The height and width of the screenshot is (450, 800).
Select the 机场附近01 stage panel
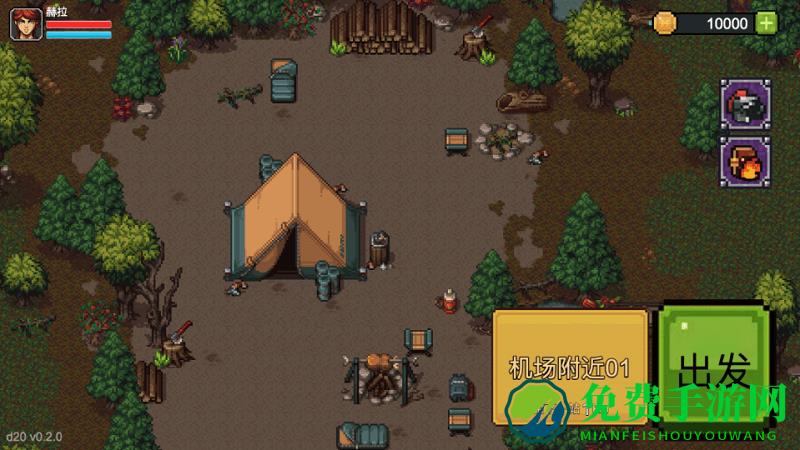tap(570, 365)
